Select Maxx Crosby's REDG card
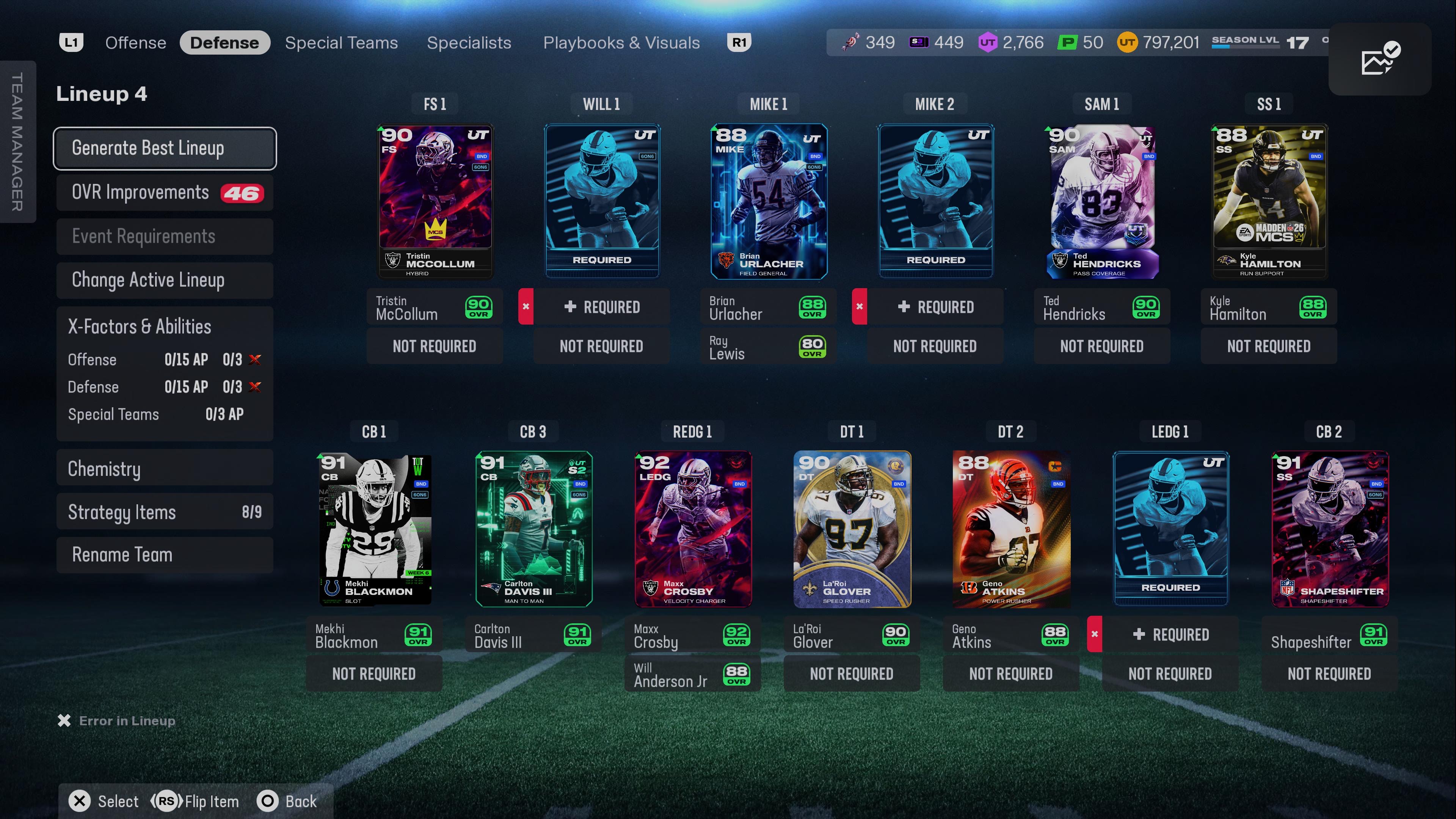 tap(692, 529)
